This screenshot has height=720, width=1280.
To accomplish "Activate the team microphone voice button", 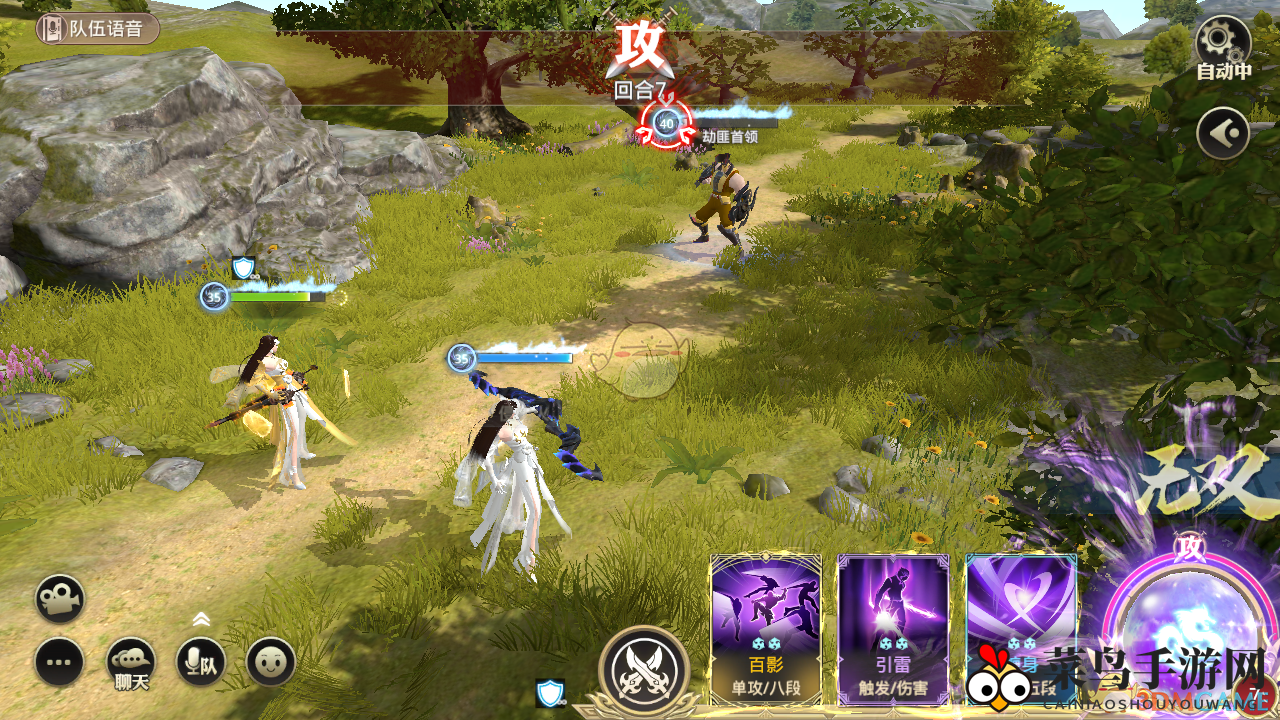I will 201,662.
